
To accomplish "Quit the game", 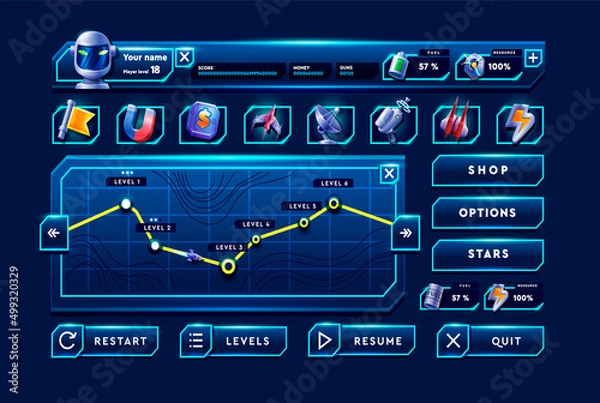I will click(490, 341).
